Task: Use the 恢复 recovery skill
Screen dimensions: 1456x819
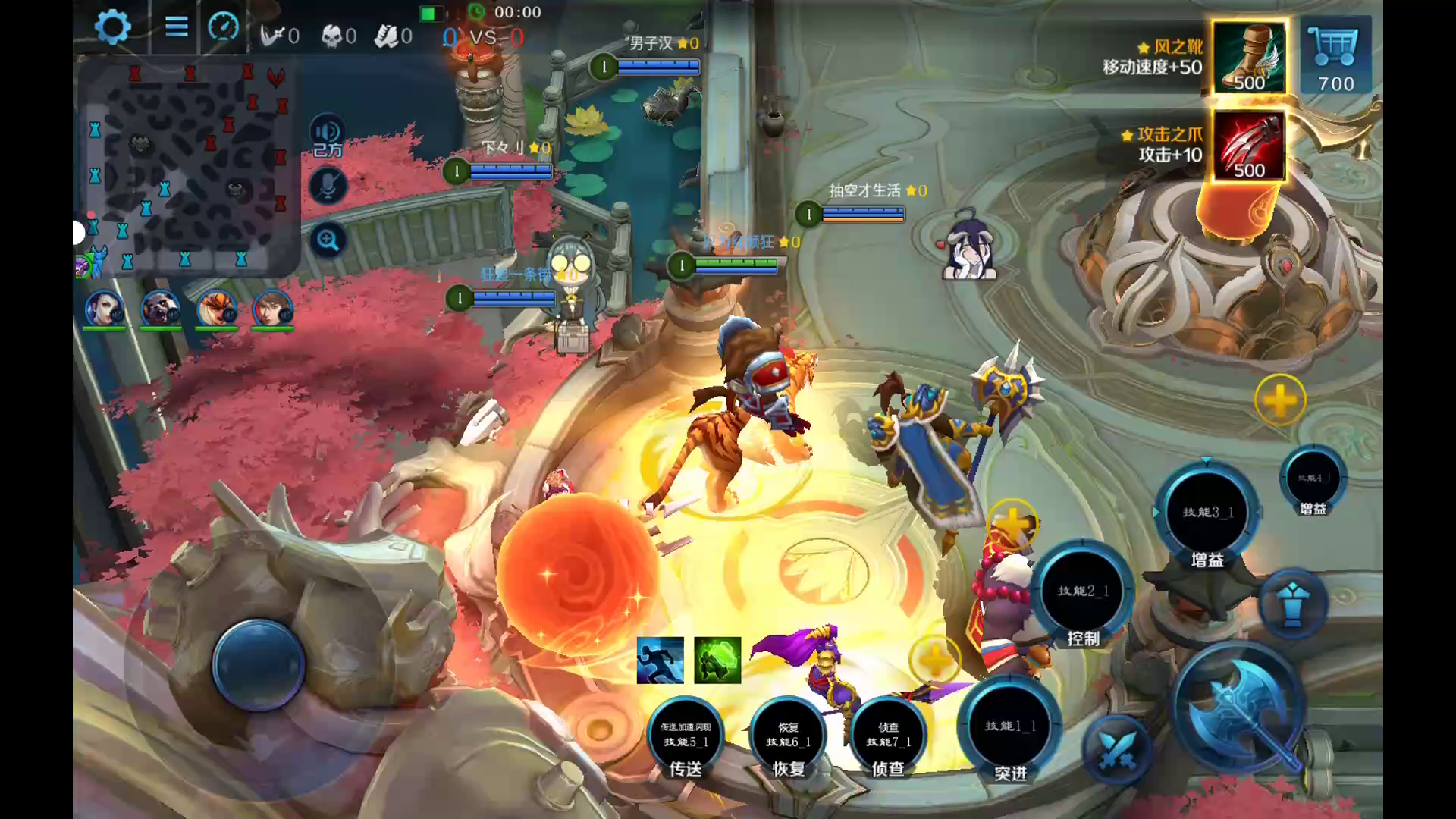Action: [x=788, y=736]
